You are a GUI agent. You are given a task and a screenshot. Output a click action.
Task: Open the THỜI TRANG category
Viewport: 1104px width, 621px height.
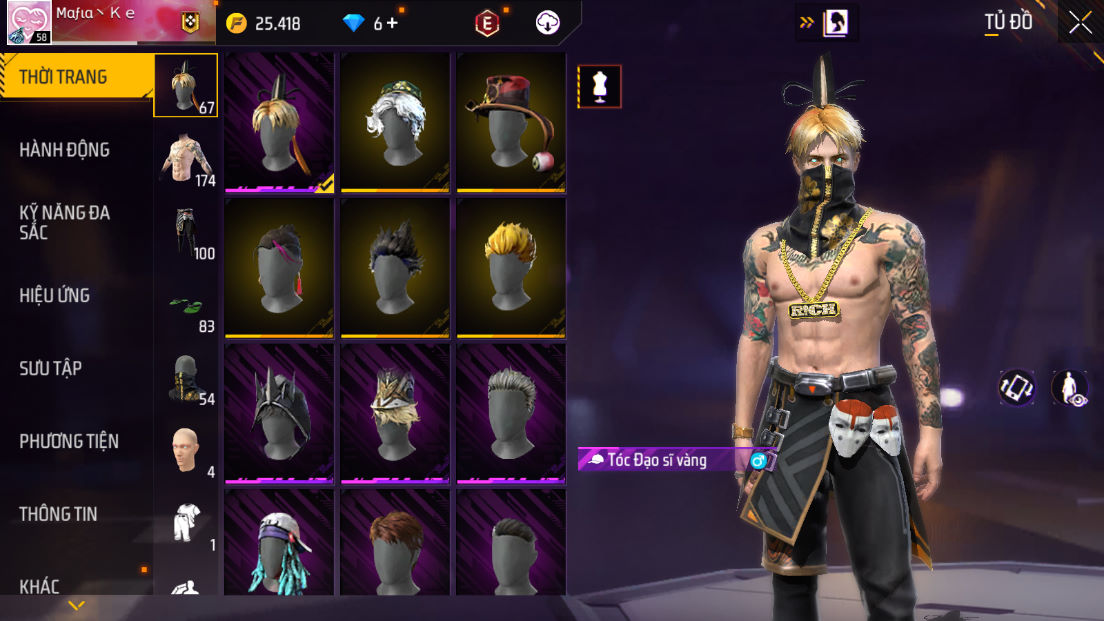point(64,77)
